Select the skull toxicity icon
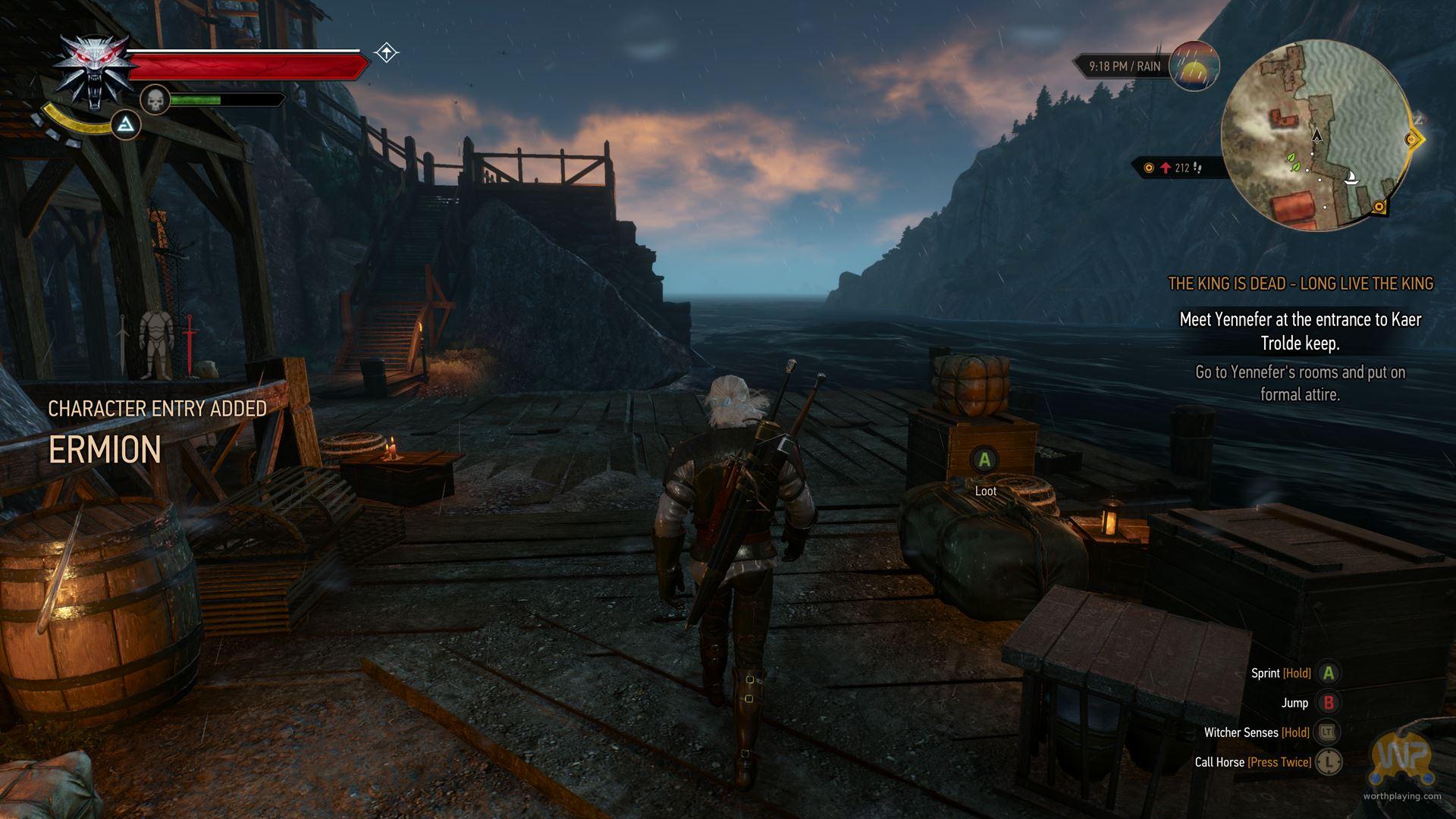This screenshot has width=1456, height=819. click(x=155, y=99)
